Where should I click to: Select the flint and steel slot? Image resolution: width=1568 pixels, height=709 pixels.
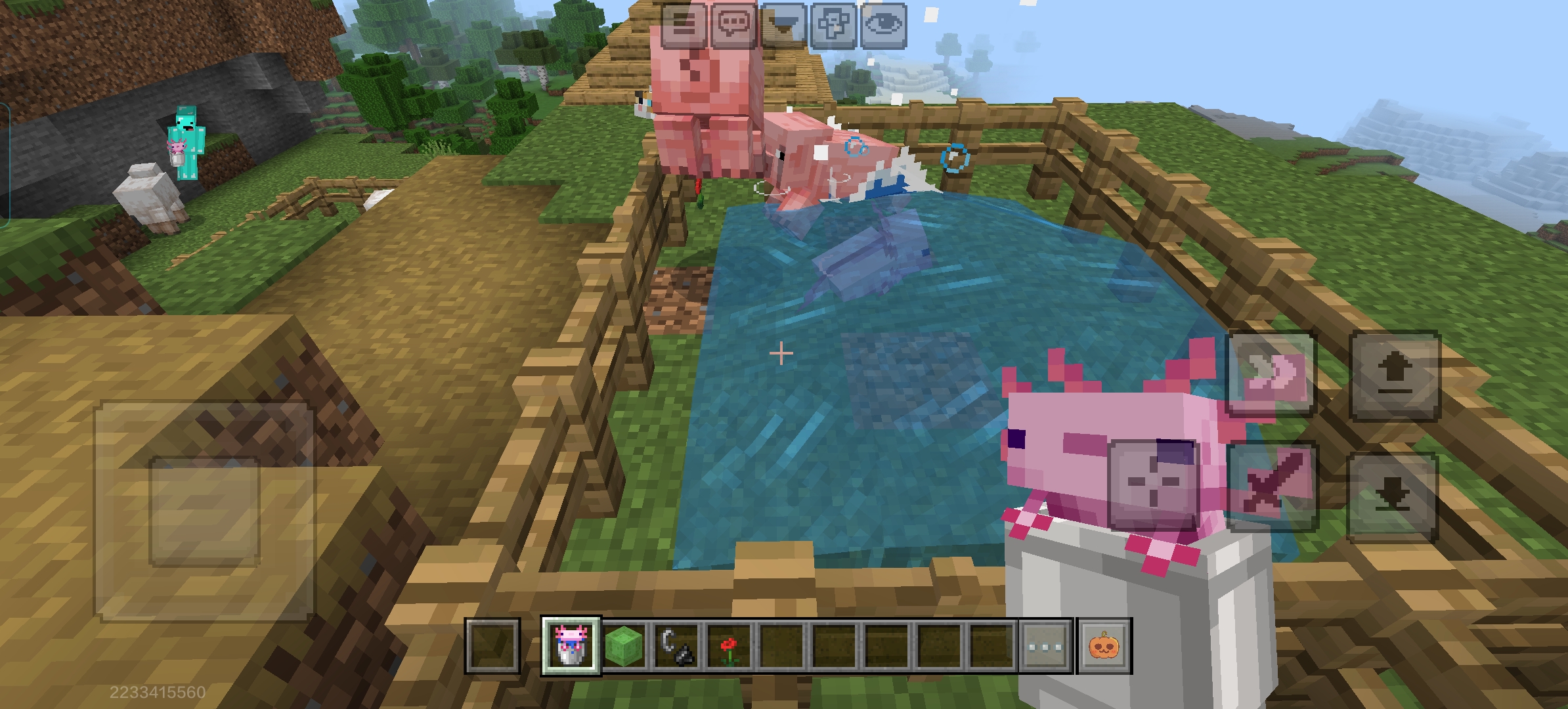click(676, 645)
